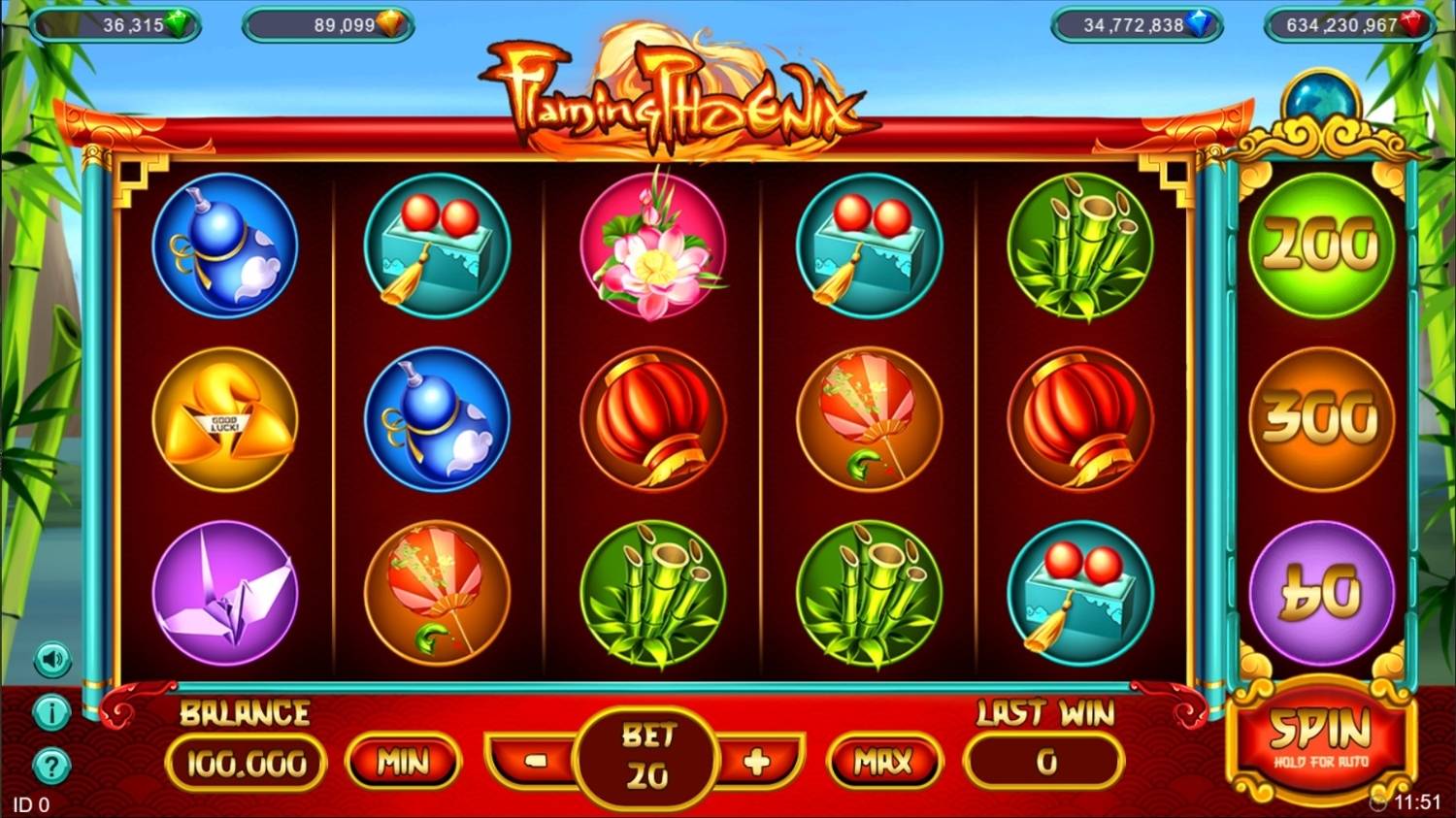Decrease the bet with the minus button

tap(536, 761)
